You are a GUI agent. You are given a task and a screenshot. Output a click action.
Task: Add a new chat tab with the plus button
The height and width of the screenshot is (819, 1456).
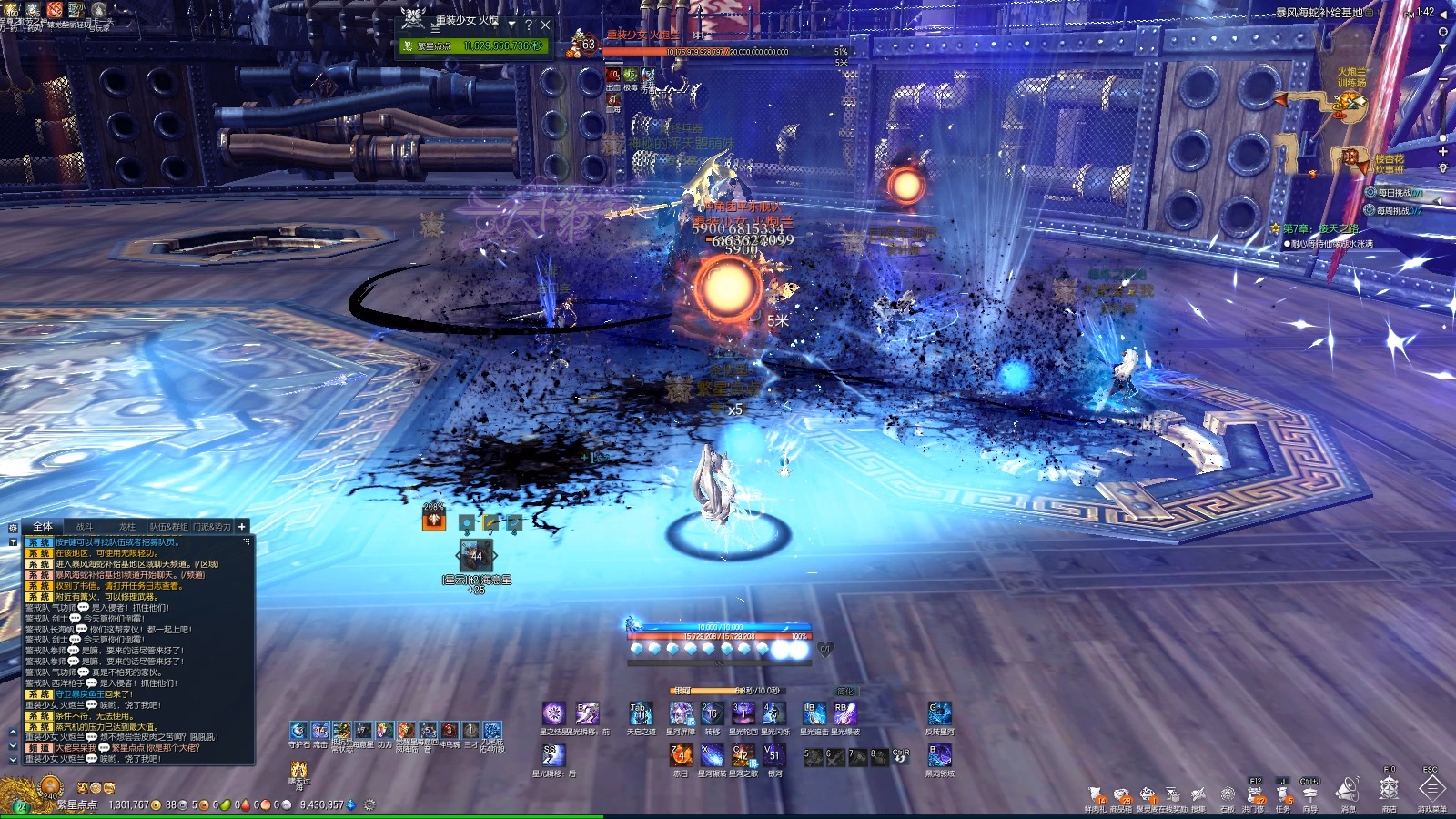pyautogui.click(x=242, y=526)
